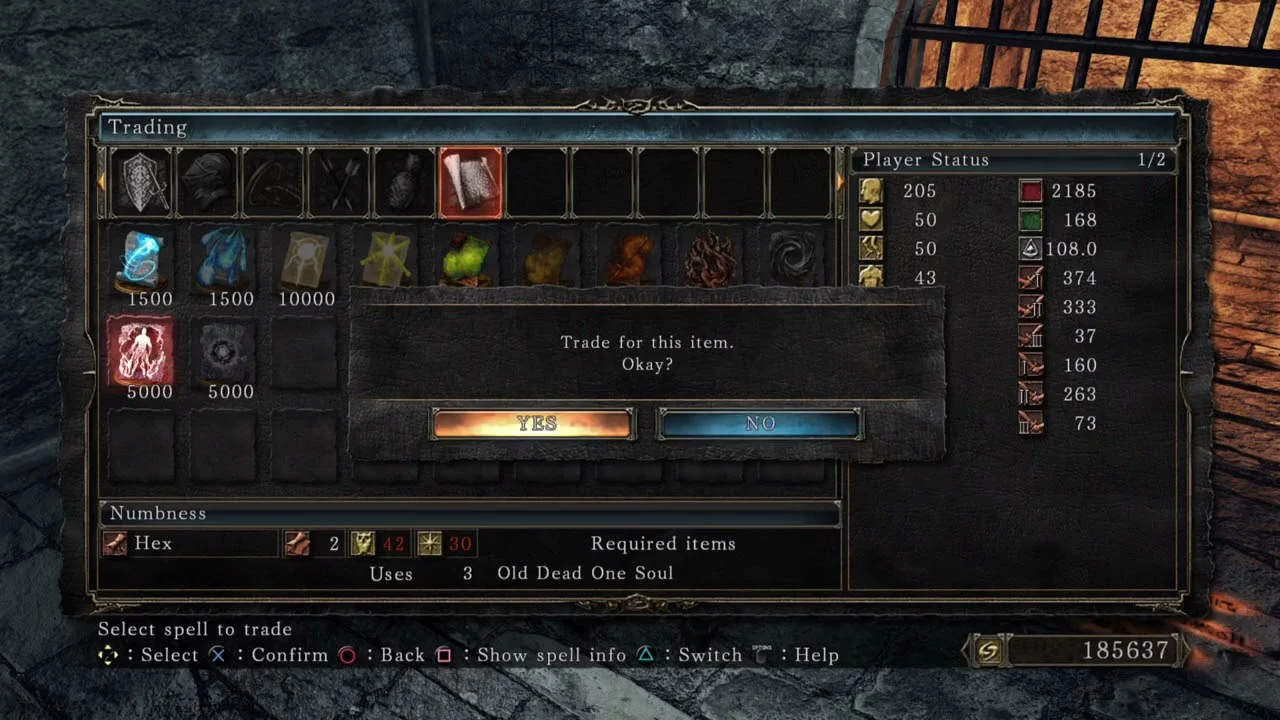Click the right arrow of the category bar
The width and height of the screenshot is (1280, 720).
tap(840, 182)
